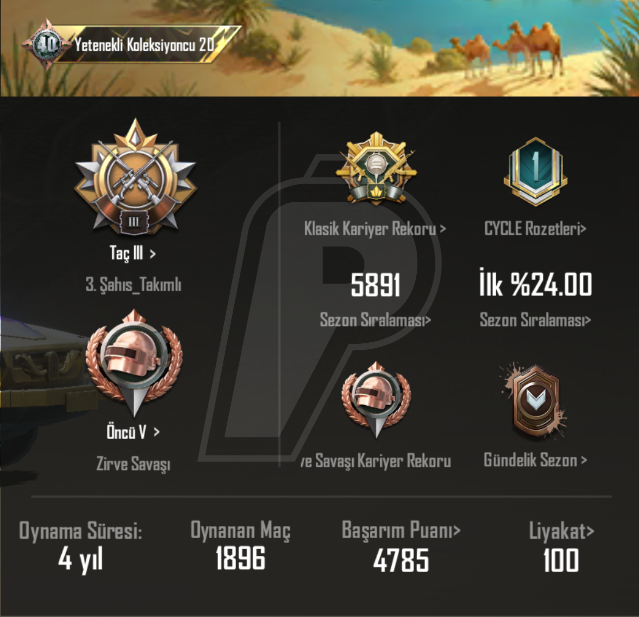The image size is (639, 617).
Task: Open the Liyakat merit details
Action: (560, 530)
